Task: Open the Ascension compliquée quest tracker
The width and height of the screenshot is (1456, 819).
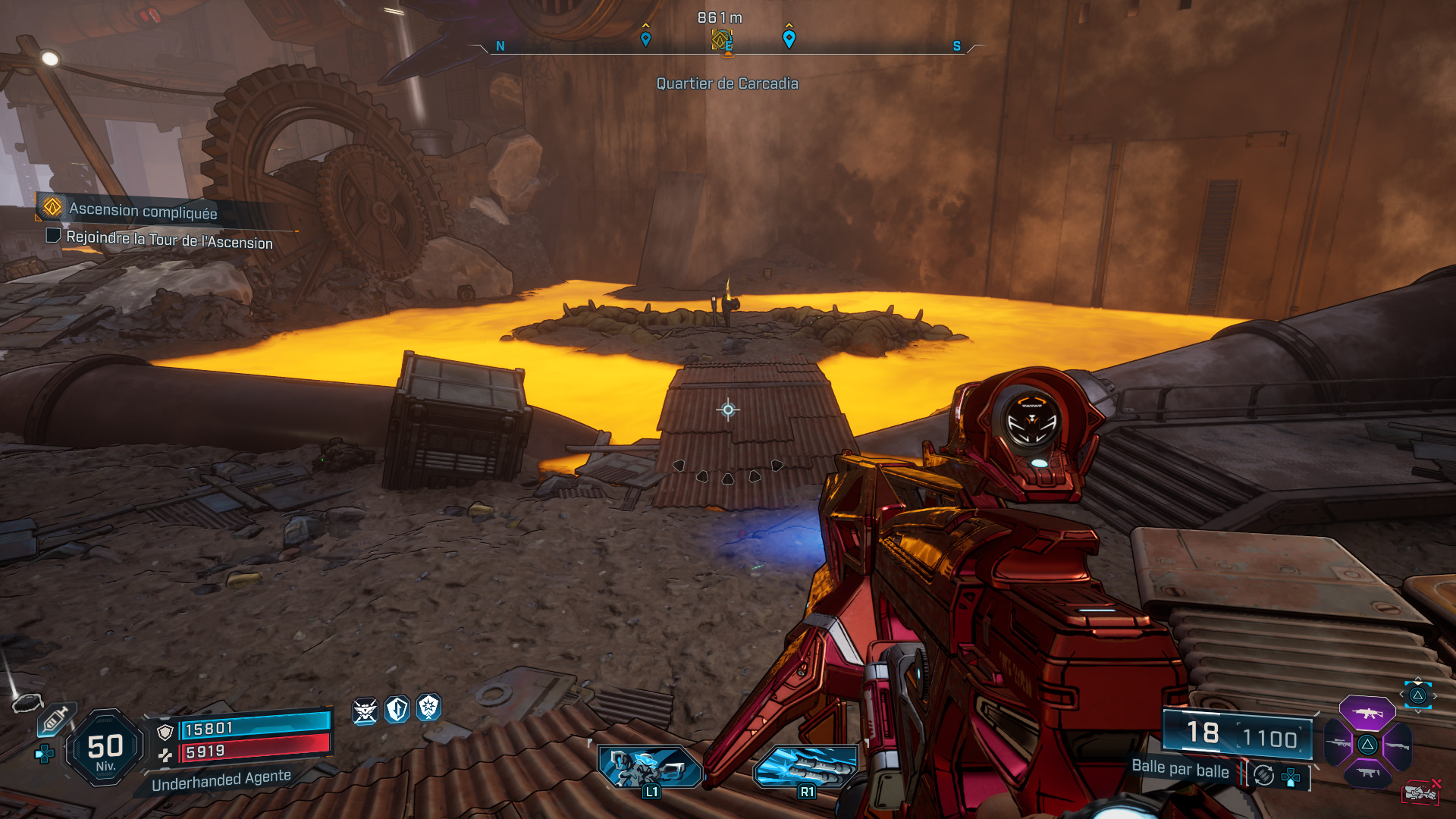Action: point(143,210)
